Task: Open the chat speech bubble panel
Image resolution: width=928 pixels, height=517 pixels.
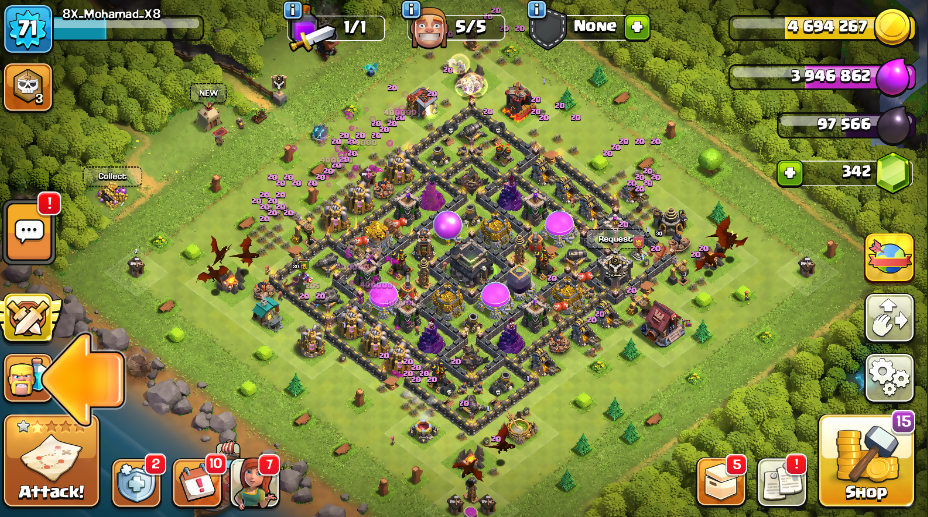Action: [29, 231]
